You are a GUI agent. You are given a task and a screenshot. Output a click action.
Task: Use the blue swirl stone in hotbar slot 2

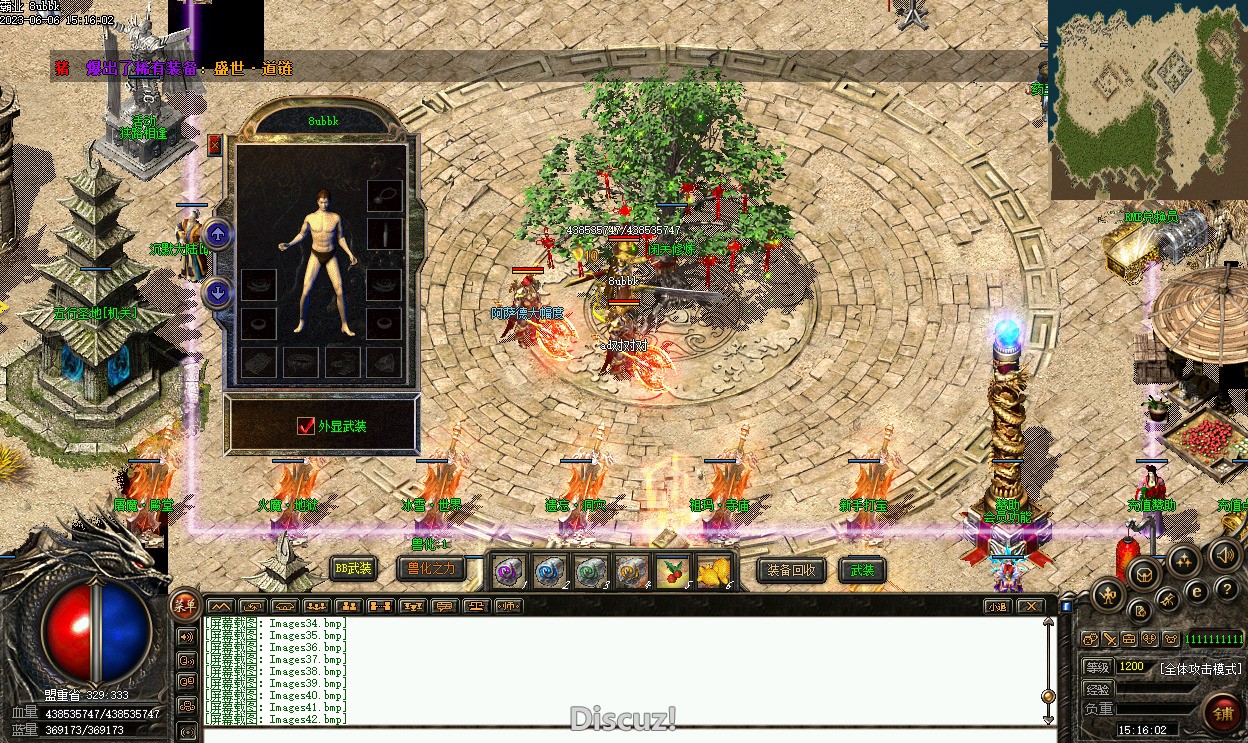click(549, 571)
